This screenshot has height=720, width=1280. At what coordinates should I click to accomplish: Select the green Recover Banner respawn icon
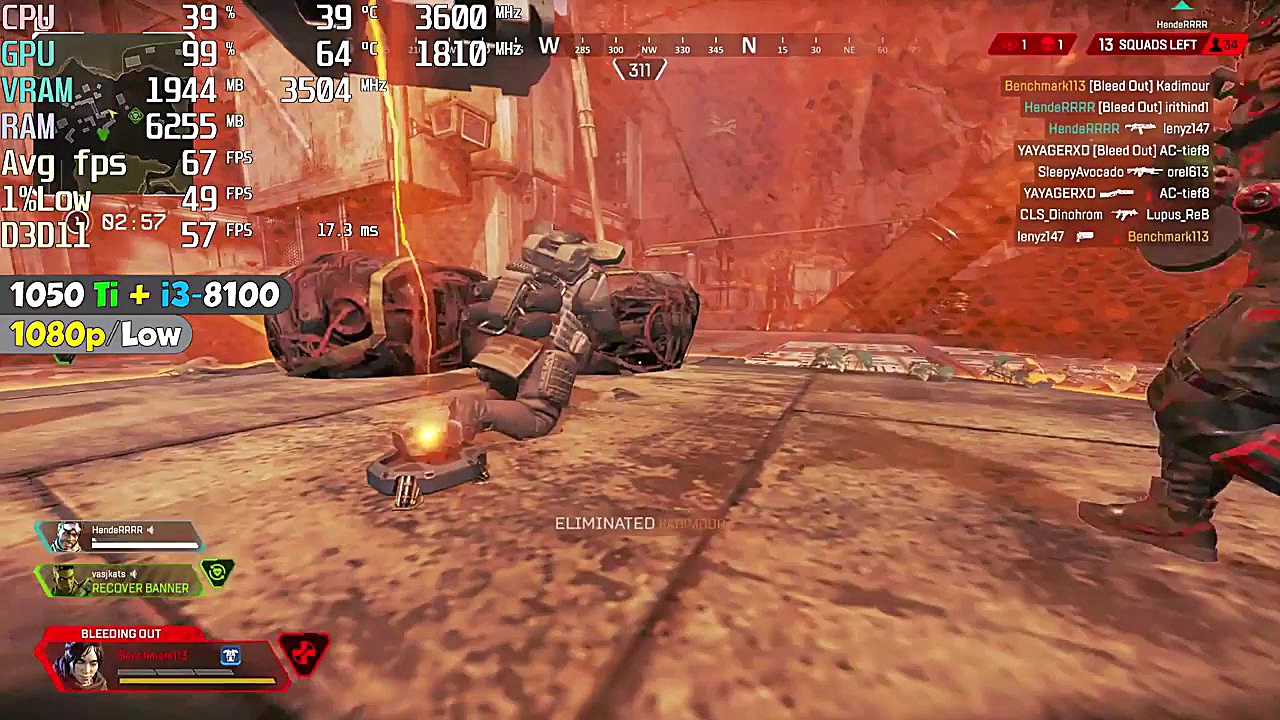coord(217,573)
